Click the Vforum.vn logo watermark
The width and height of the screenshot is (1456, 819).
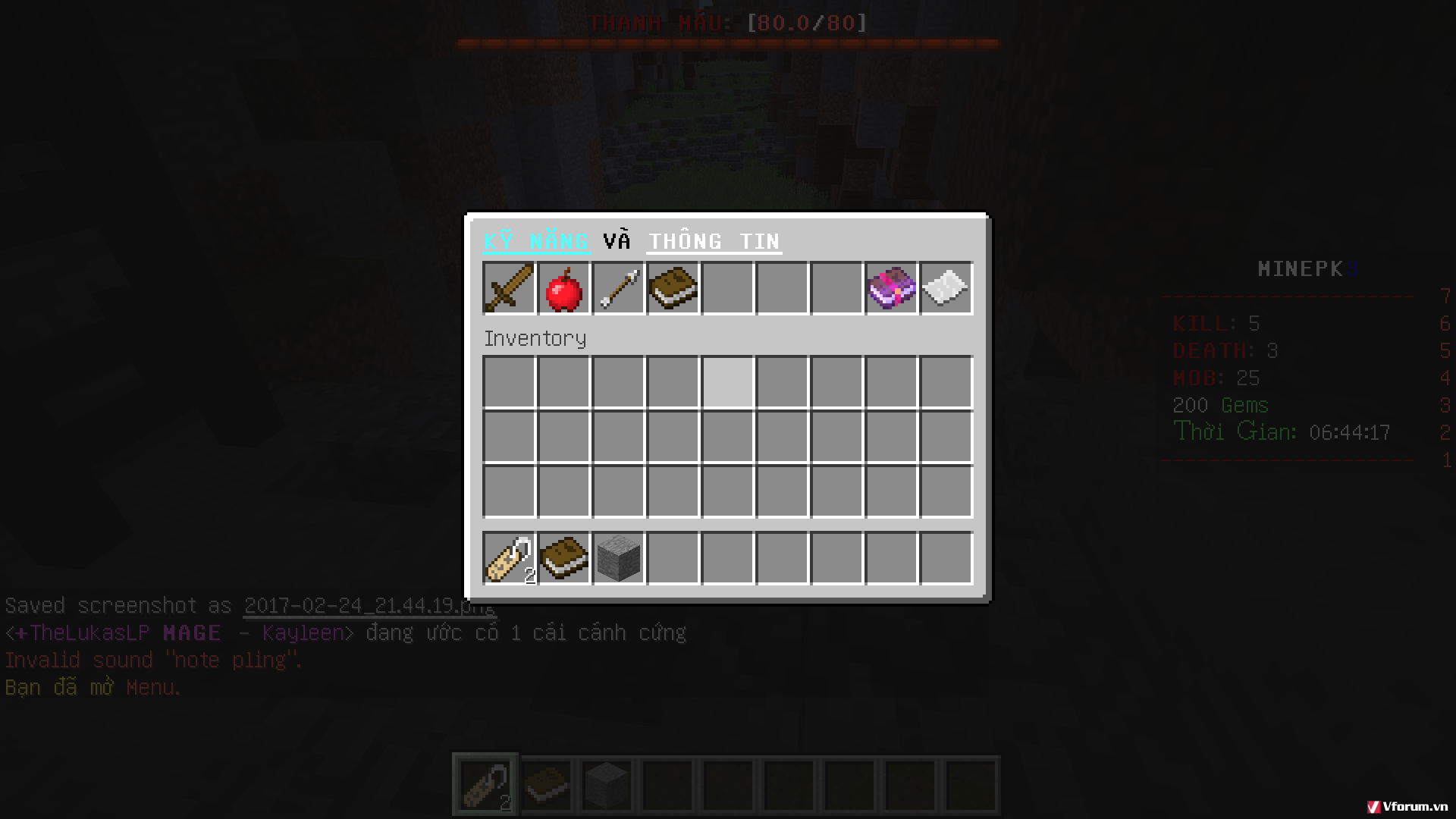click(1407, 807)
